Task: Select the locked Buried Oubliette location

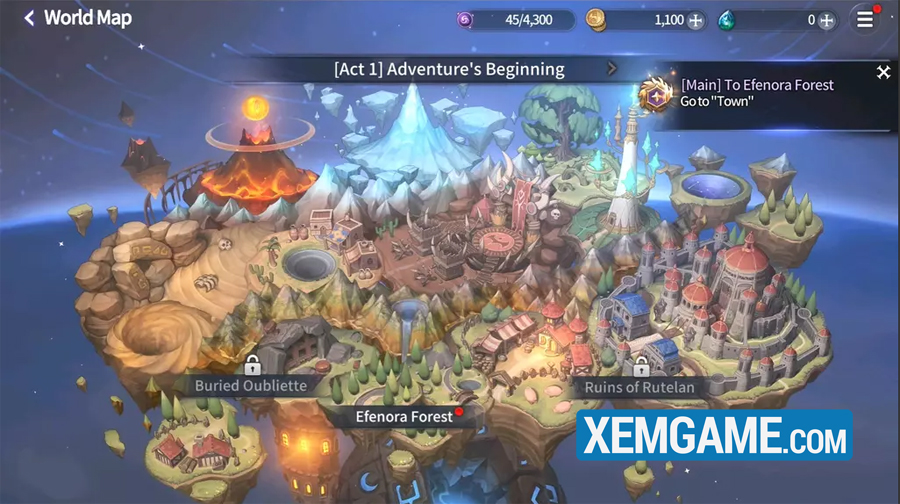Action: pos(251,384)
